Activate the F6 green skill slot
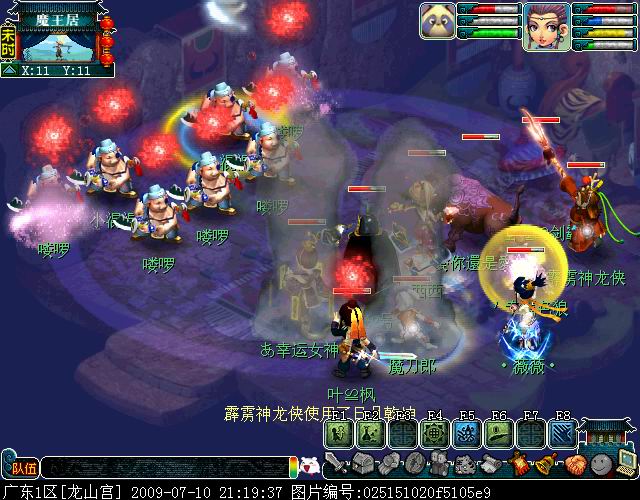This screenshot has width=640, height=500. [x=498, y=433]
